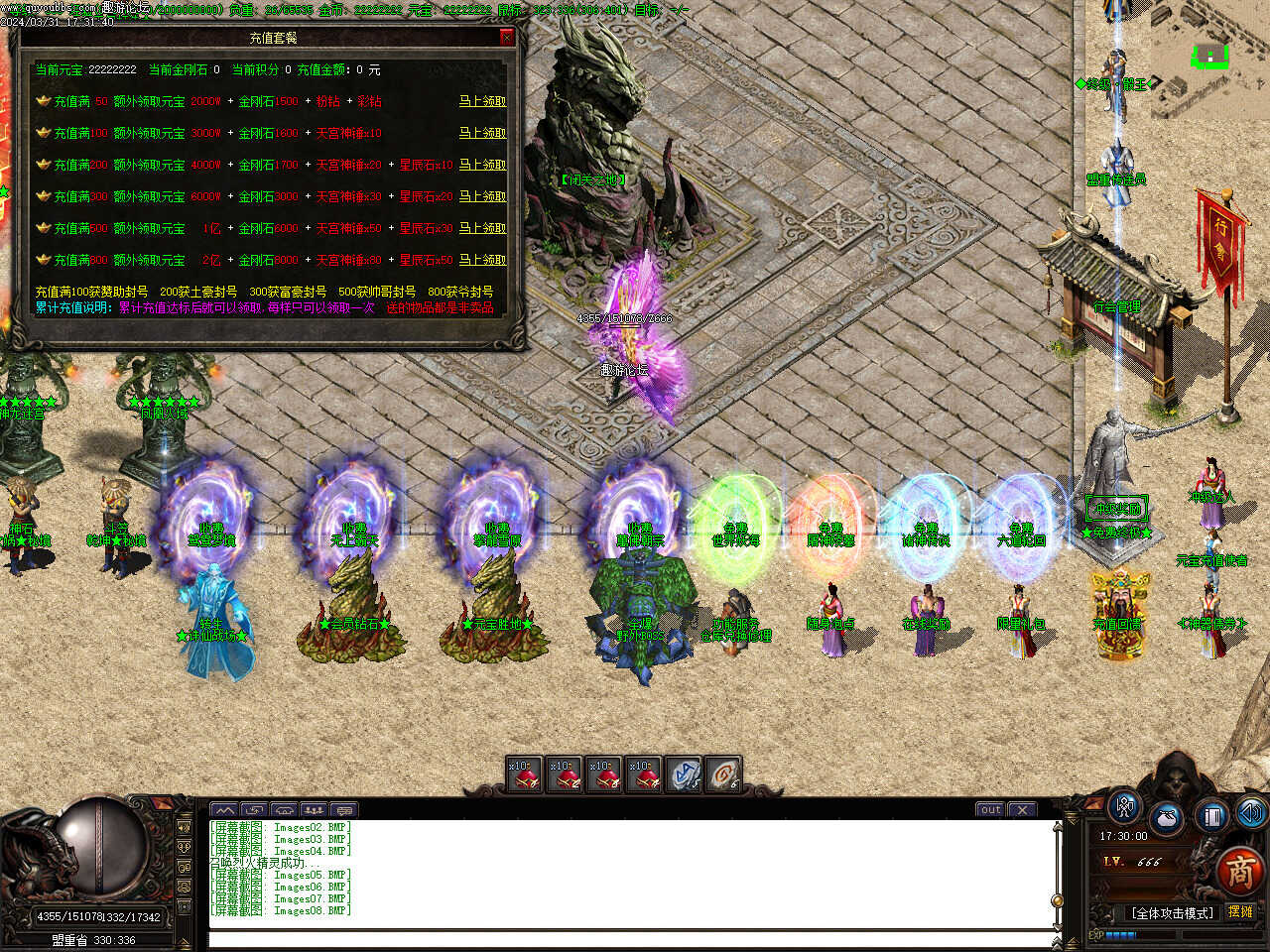
Task: Claim the 充值满800 reward via 马上领取
Action: [x=482, y=260]
